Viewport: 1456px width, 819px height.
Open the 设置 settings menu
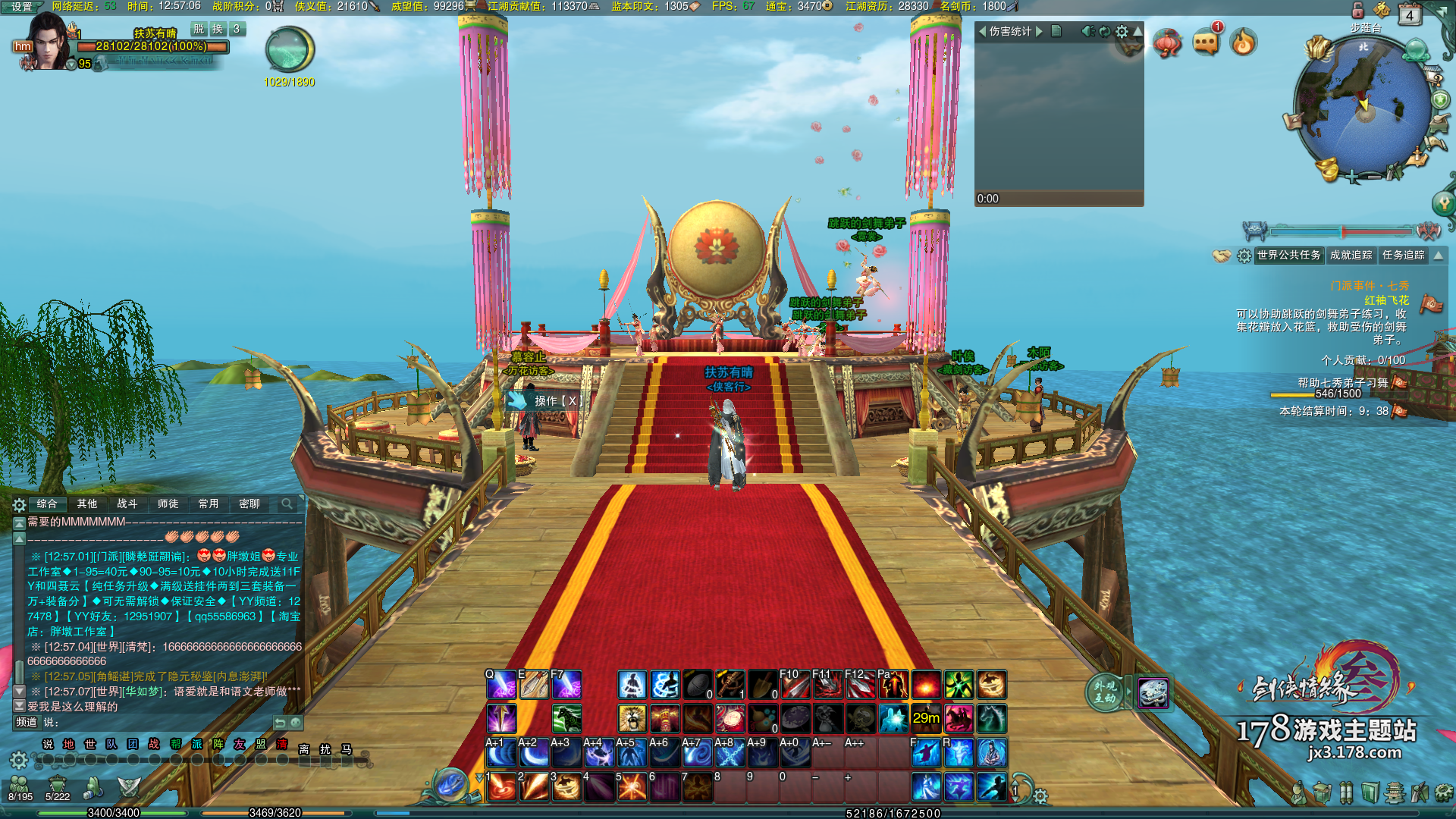point(21,7)
